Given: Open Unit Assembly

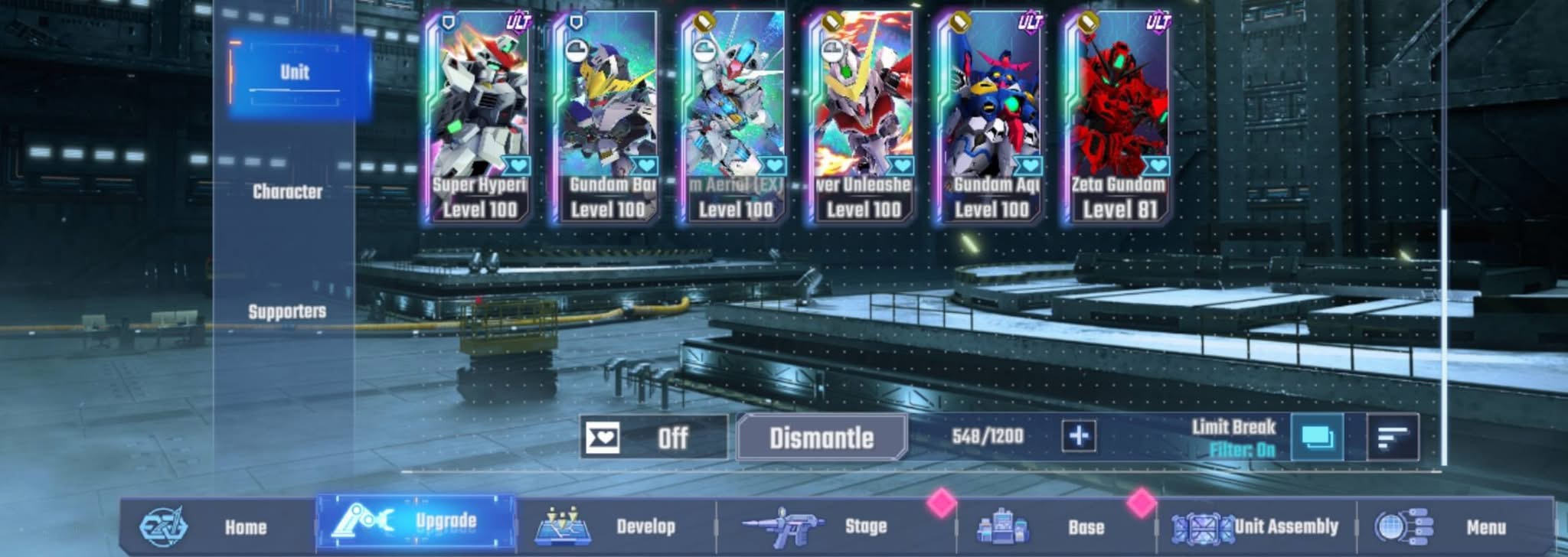Looking at the screenshot, I should (1257, 526).
